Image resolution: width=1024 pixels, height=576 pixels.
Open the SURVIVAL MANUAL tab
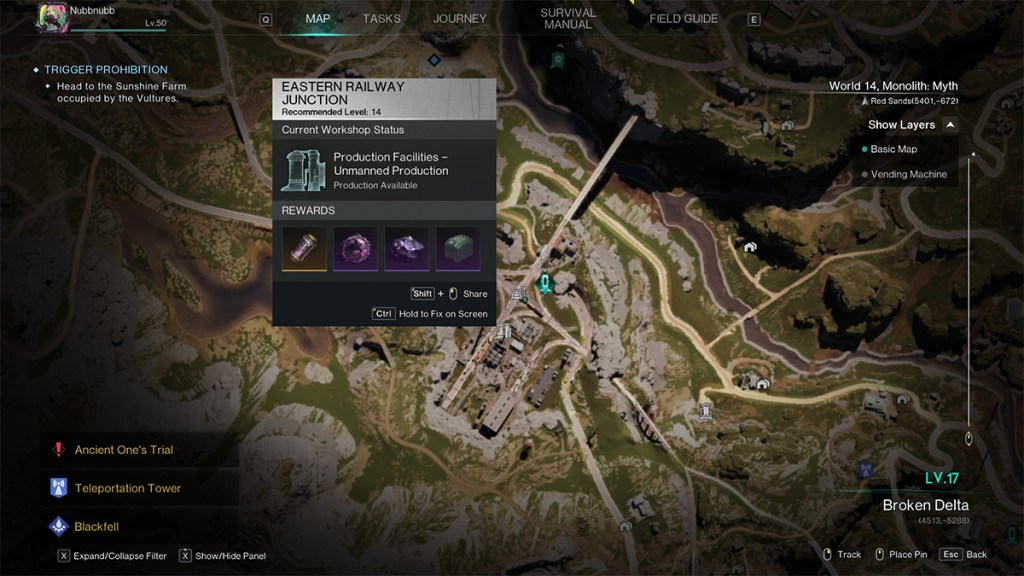tap(567, 19)
